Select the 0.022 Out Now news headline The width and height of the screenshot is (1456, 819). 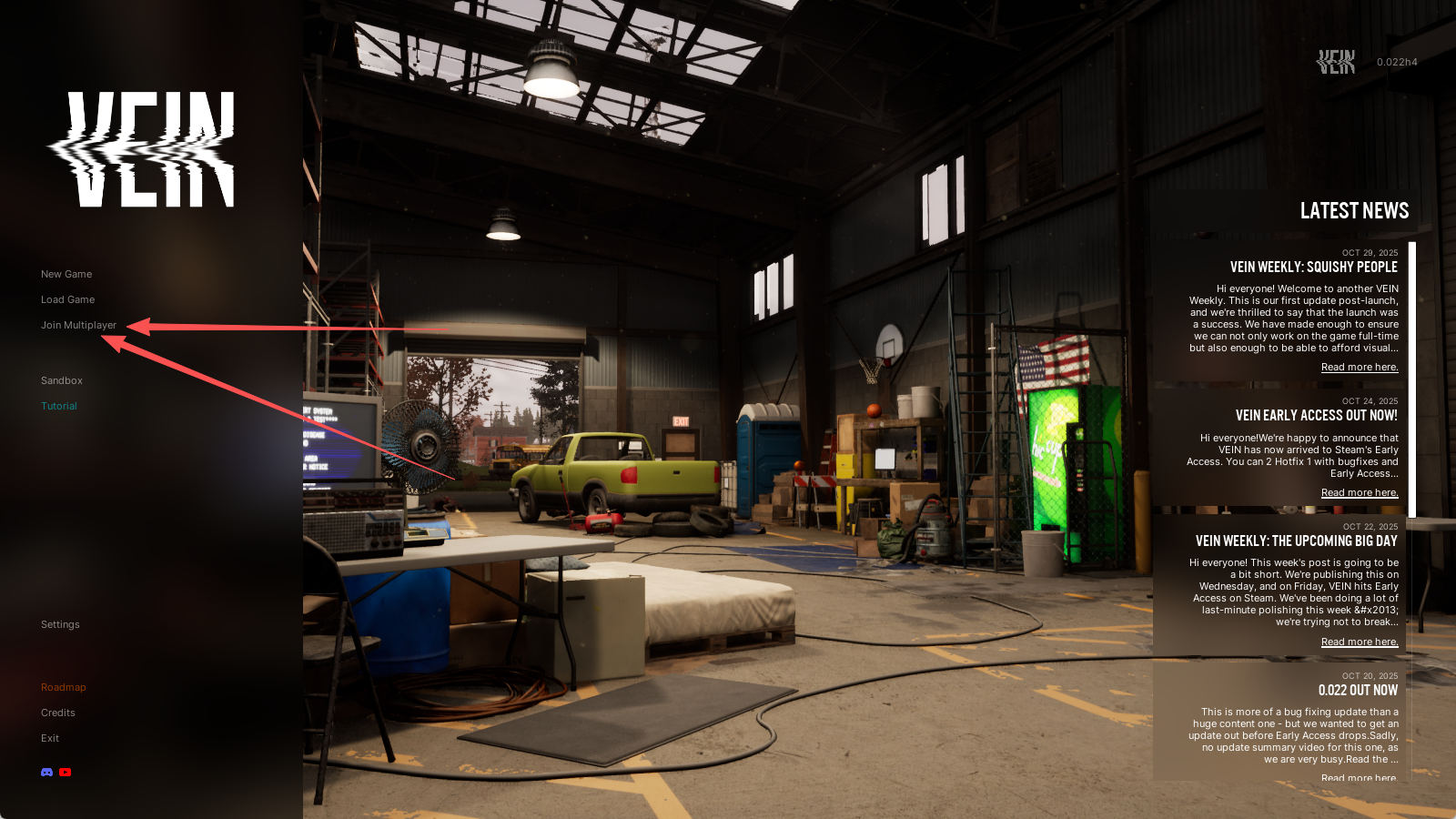[x=1358, y=691]
